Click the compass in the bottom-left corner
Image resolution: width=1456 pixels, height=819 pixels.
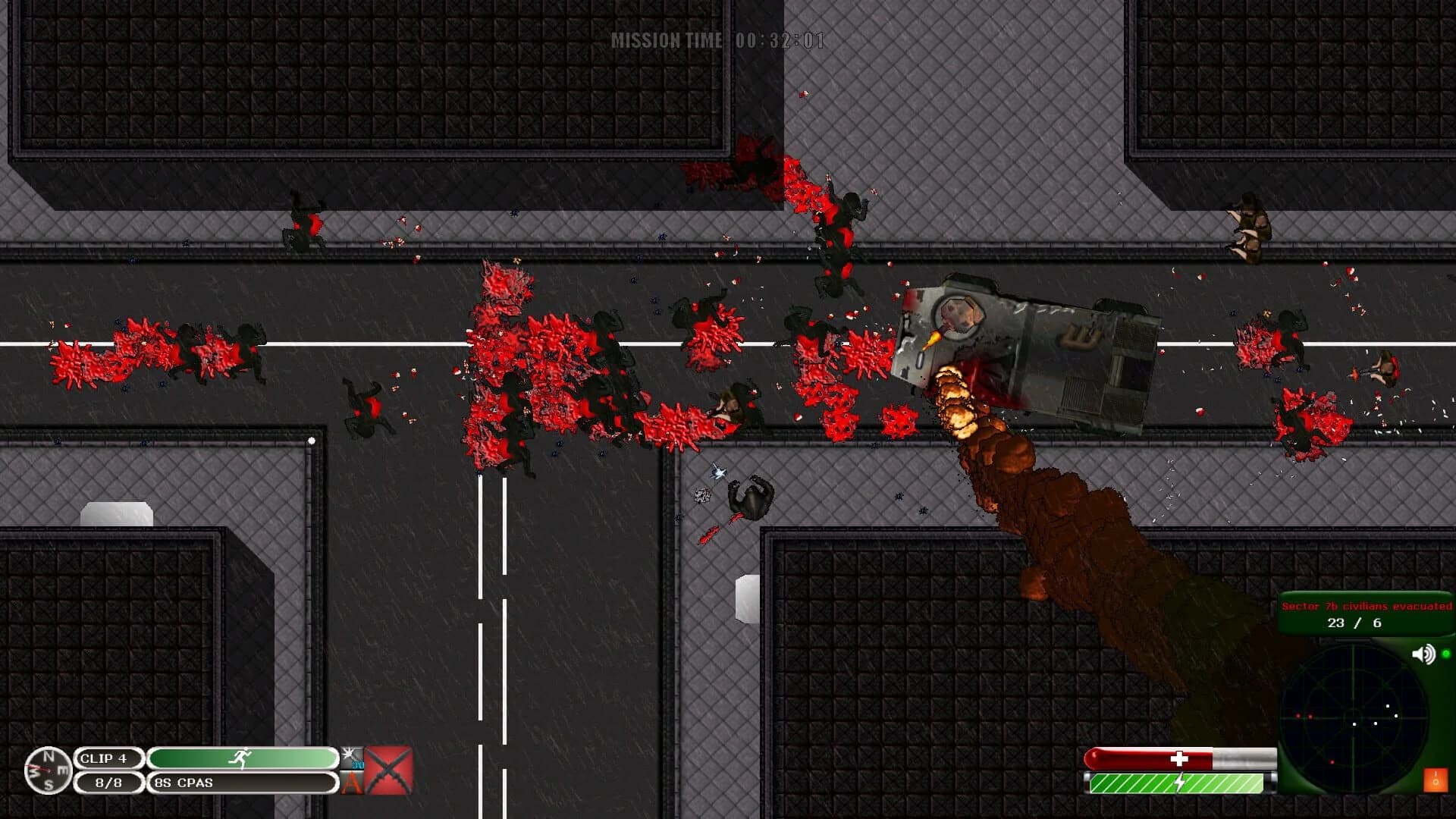point(49,772)
